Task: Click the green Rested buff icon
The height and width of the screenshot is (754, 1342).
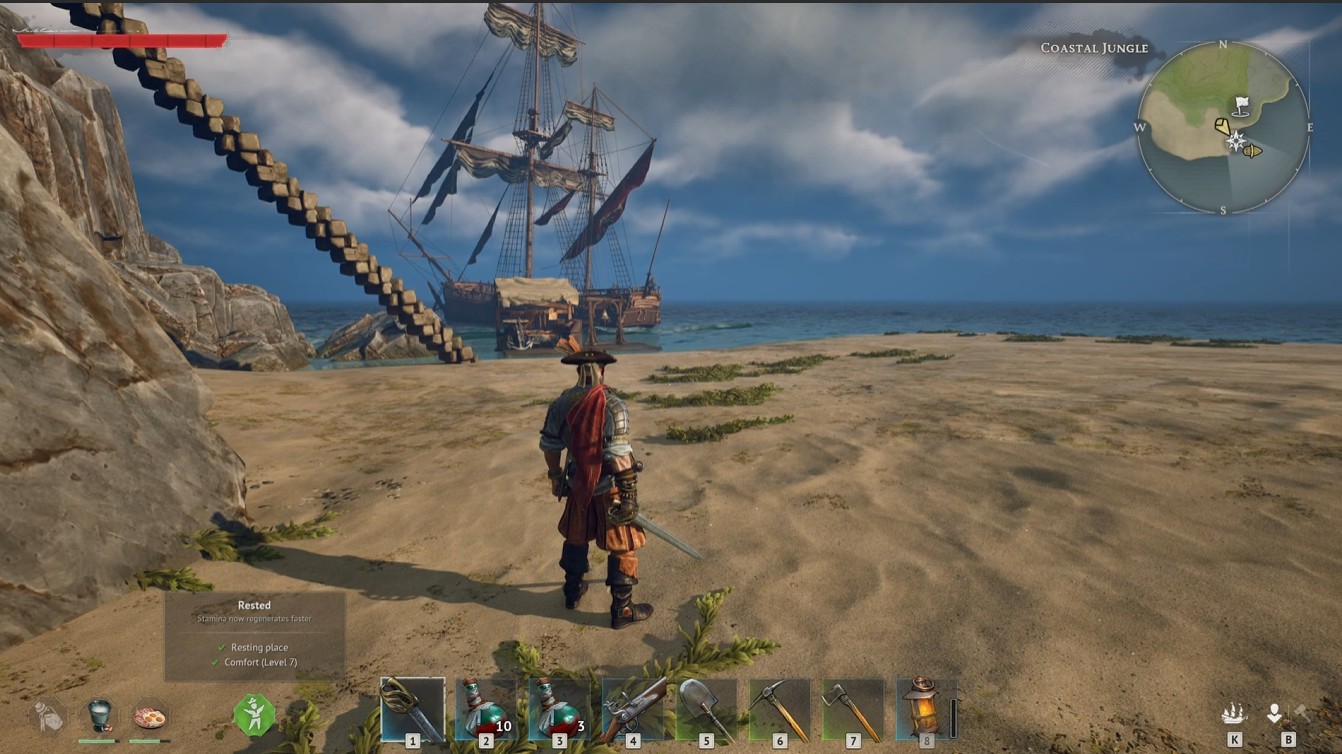Action: 254,716
